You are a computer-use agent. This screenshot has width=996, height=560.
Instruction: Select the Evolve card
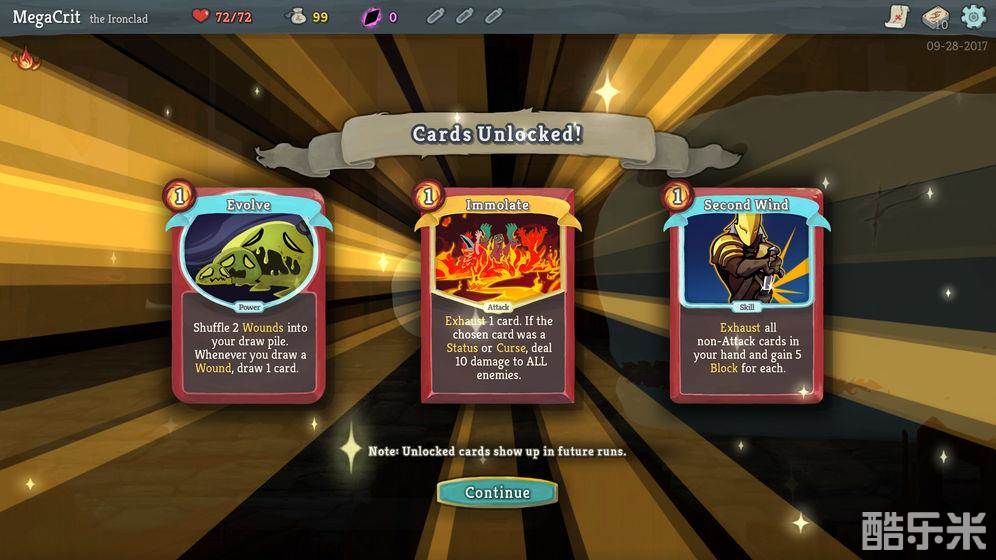point(248,295)
